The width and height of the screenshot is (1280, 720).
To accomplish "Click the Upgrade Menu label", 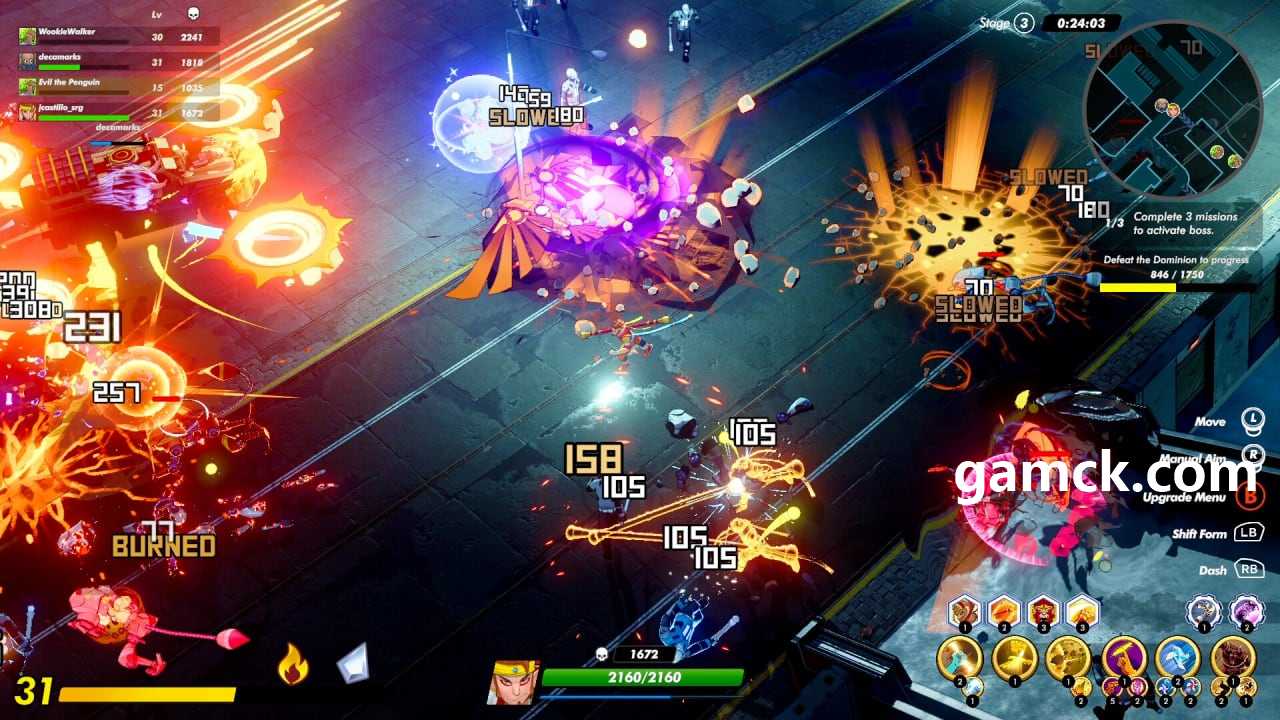I will 1183,497.
